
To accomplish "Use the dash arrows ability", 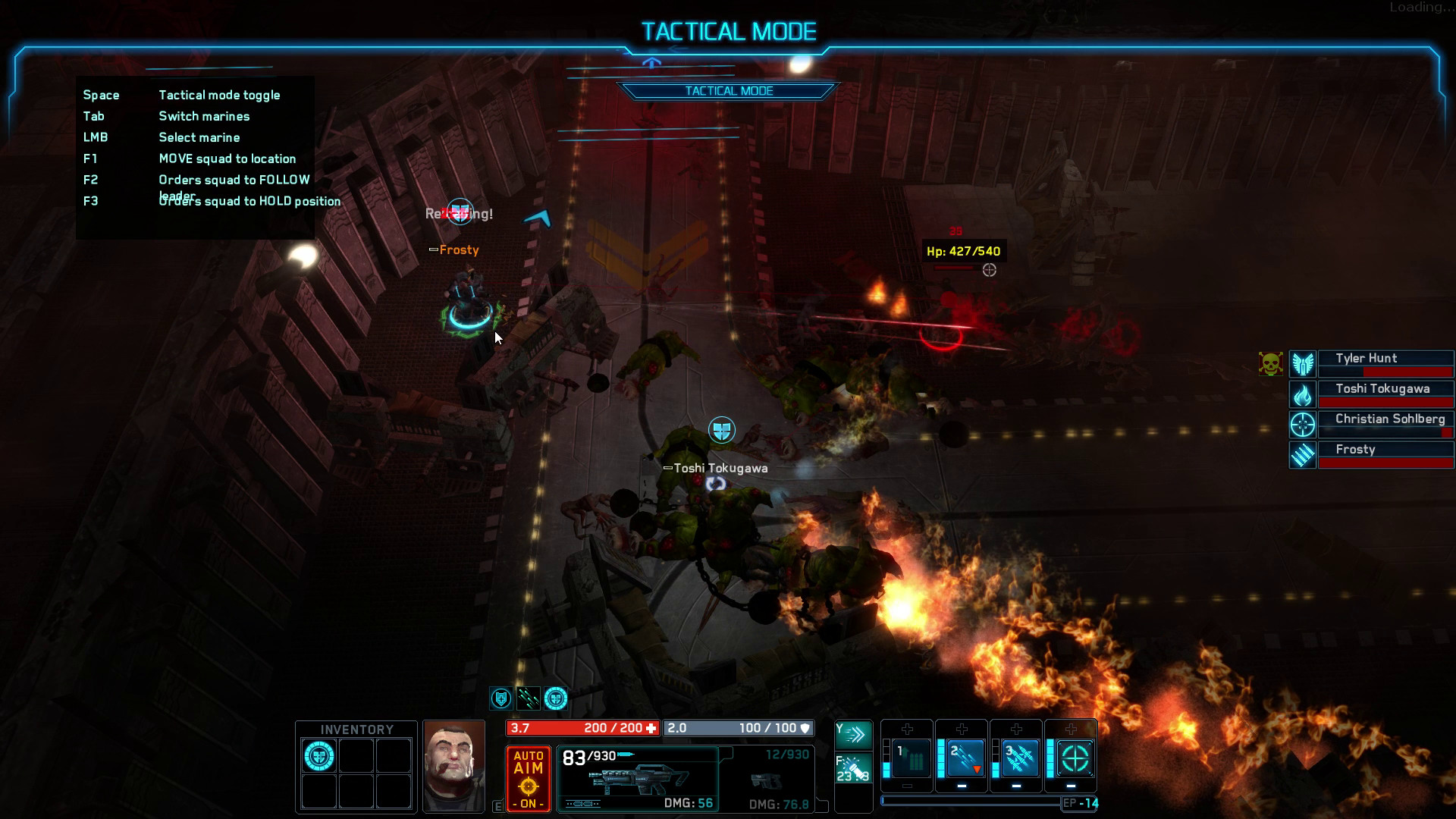I will coord(853,734).
